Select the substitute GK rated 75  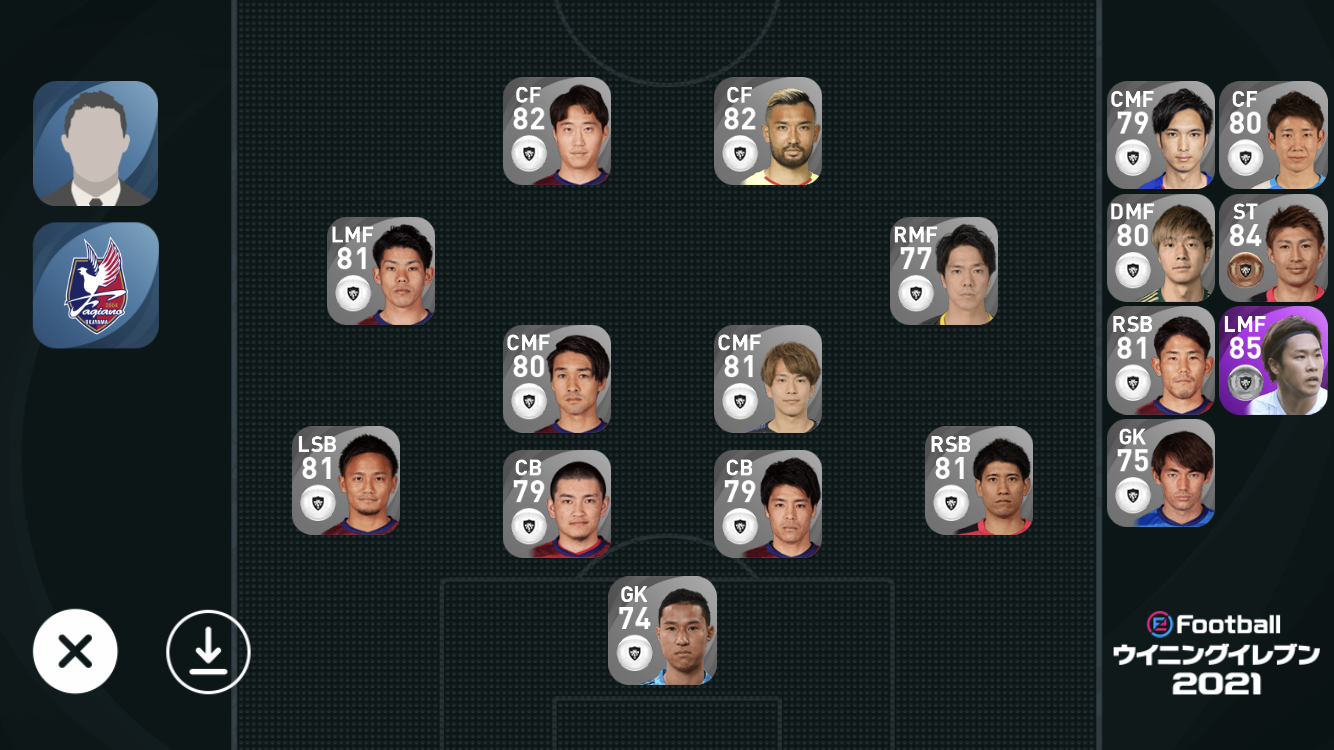tap(1161, 473)
